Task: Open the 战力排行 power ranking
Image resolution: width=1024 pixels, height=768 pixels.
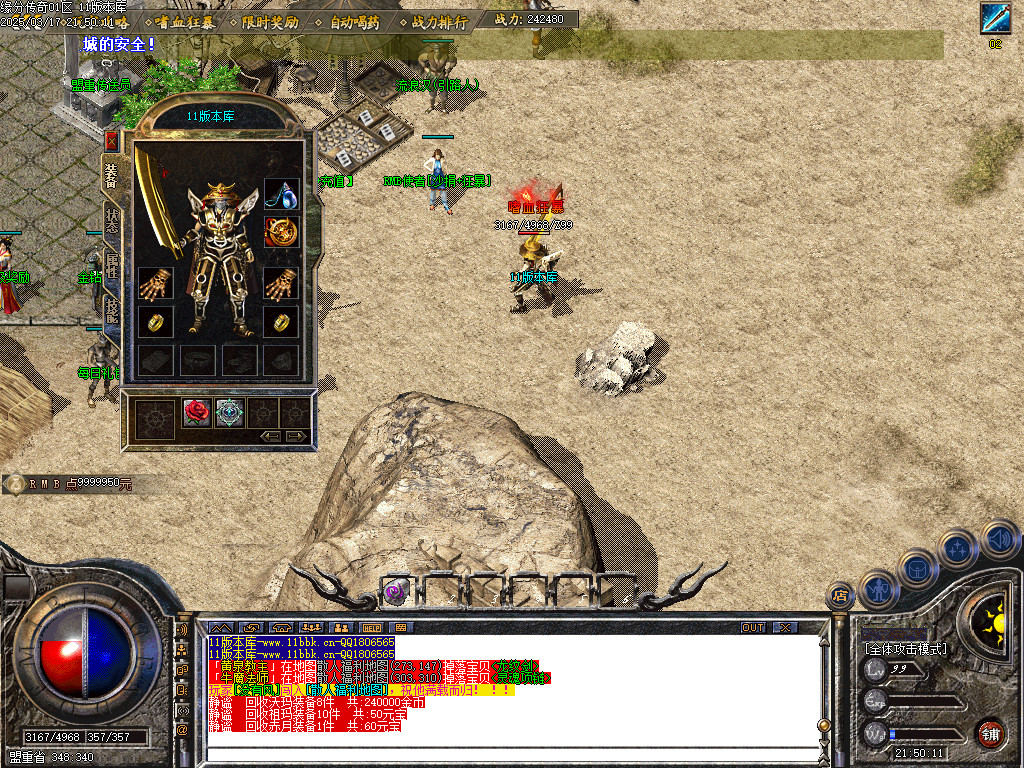Action: click(439, 21)
